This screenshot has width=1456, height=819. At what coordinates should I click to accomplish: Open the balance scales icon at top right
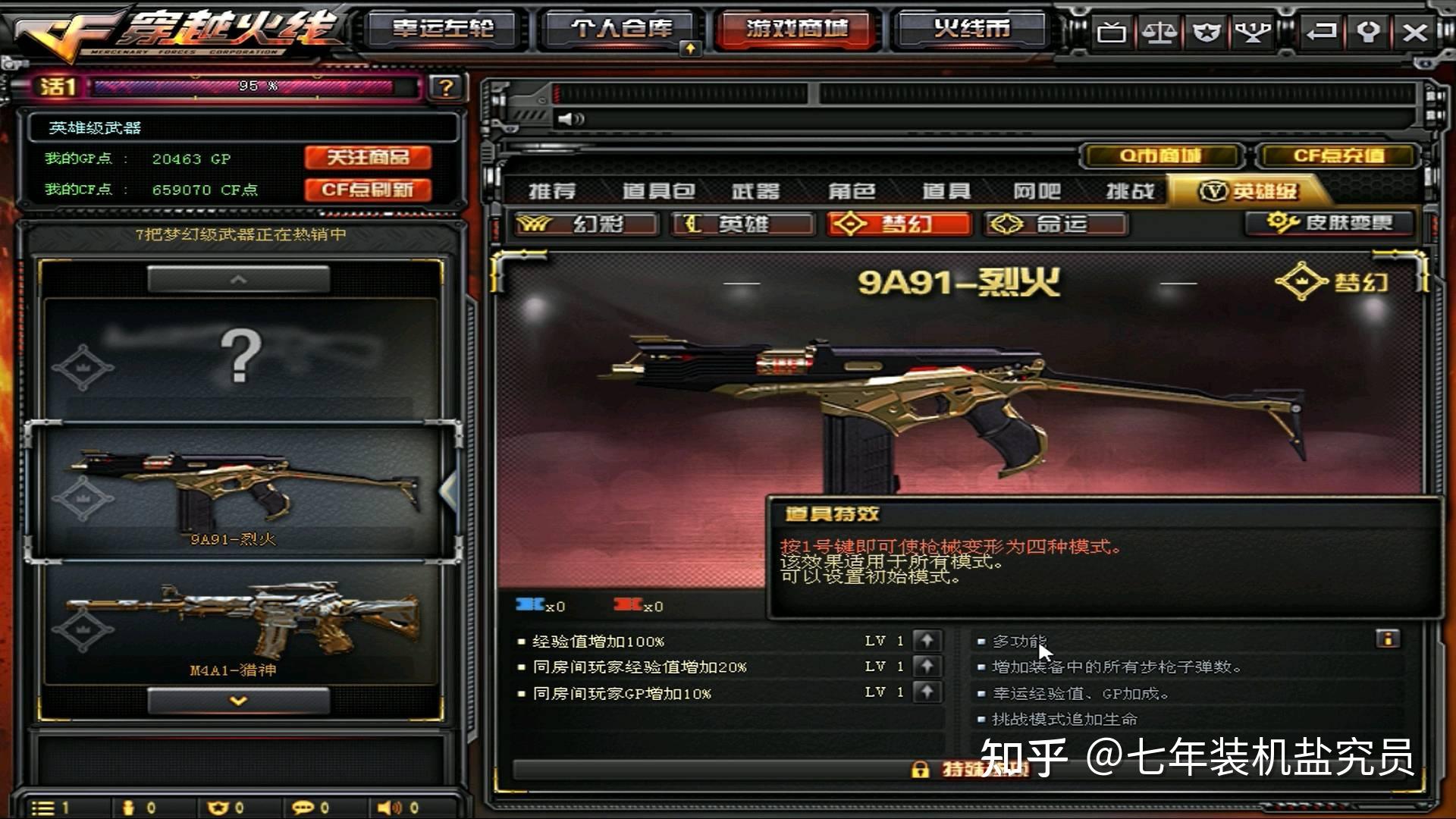click(x=1160, y=33)
